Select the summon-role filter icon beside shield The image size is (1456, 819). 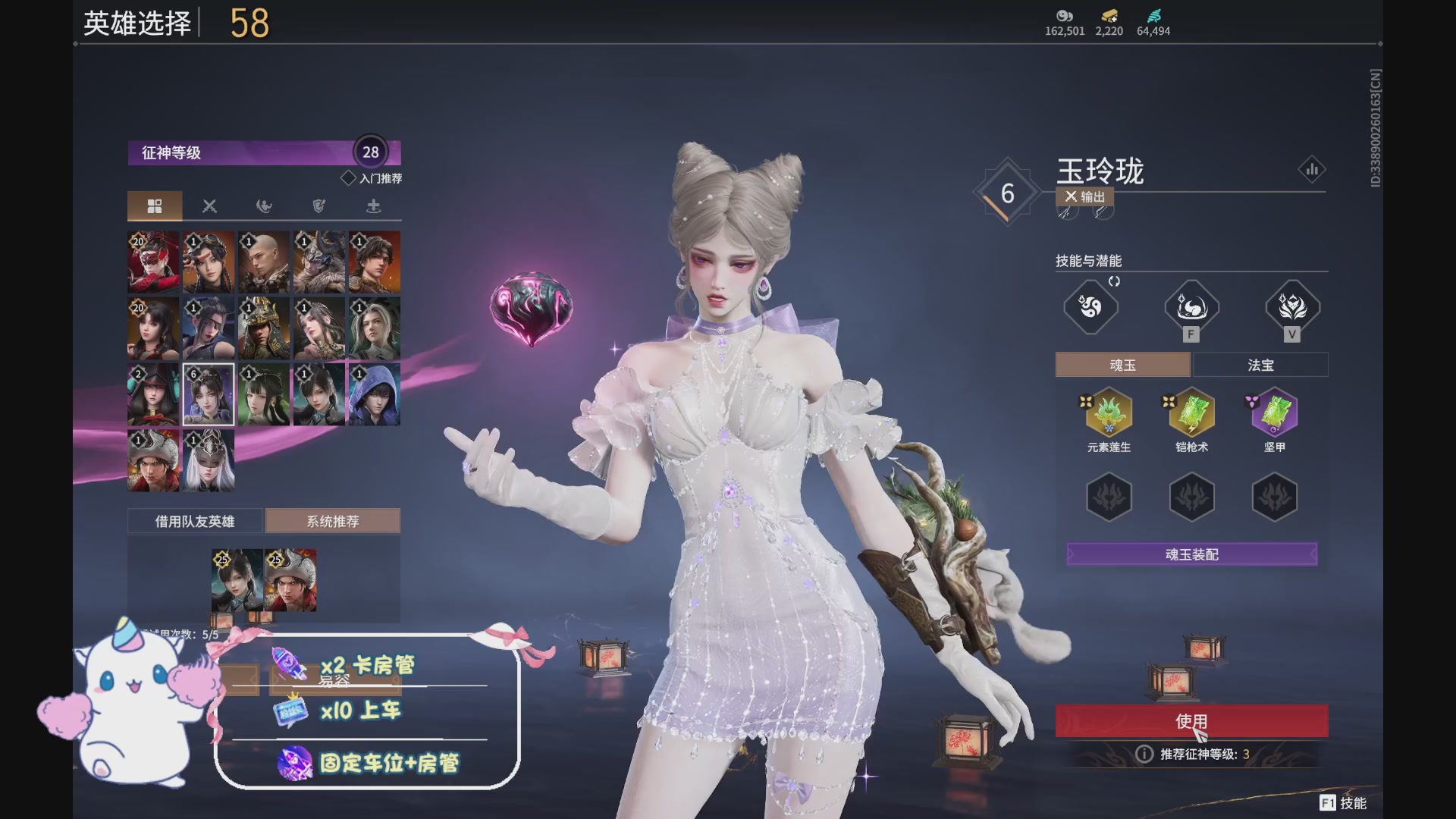click(x=373, y=206)
